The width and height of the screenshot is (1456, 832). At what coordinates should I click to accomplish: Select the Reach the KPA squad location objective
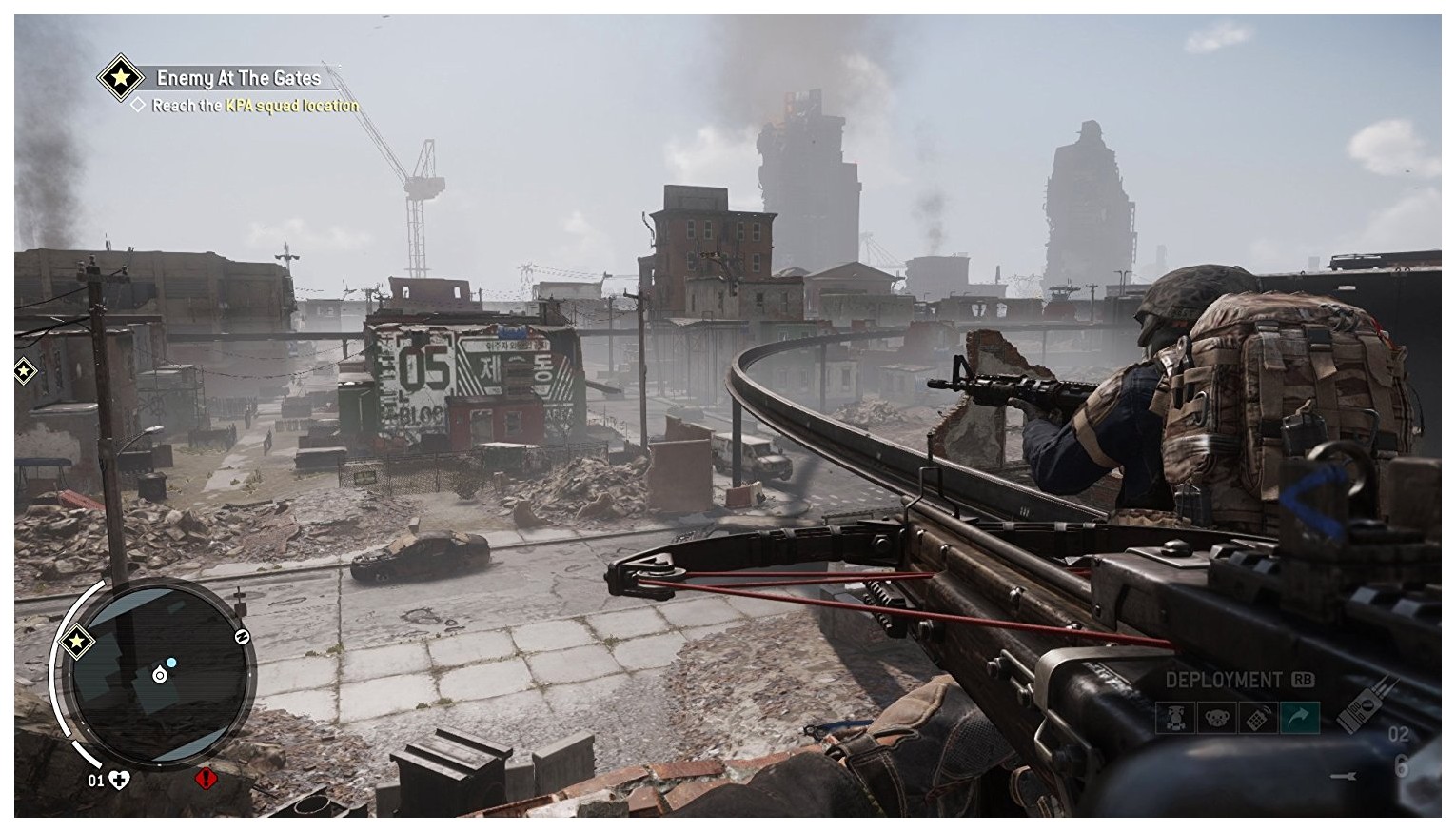[254, 106]
